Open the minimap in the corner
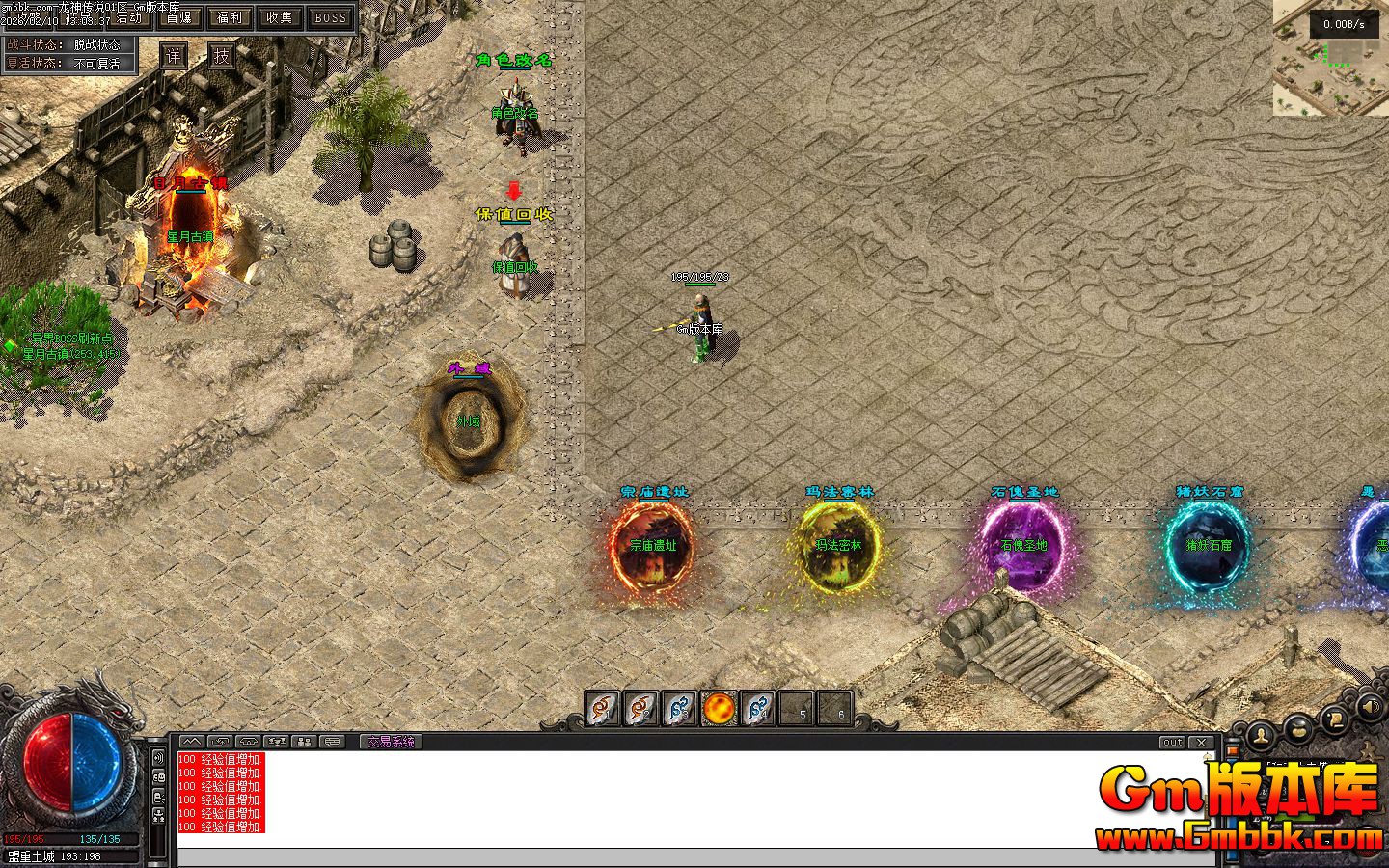Viewport: 1389px width, 868px height. (x=1330, y=58)
